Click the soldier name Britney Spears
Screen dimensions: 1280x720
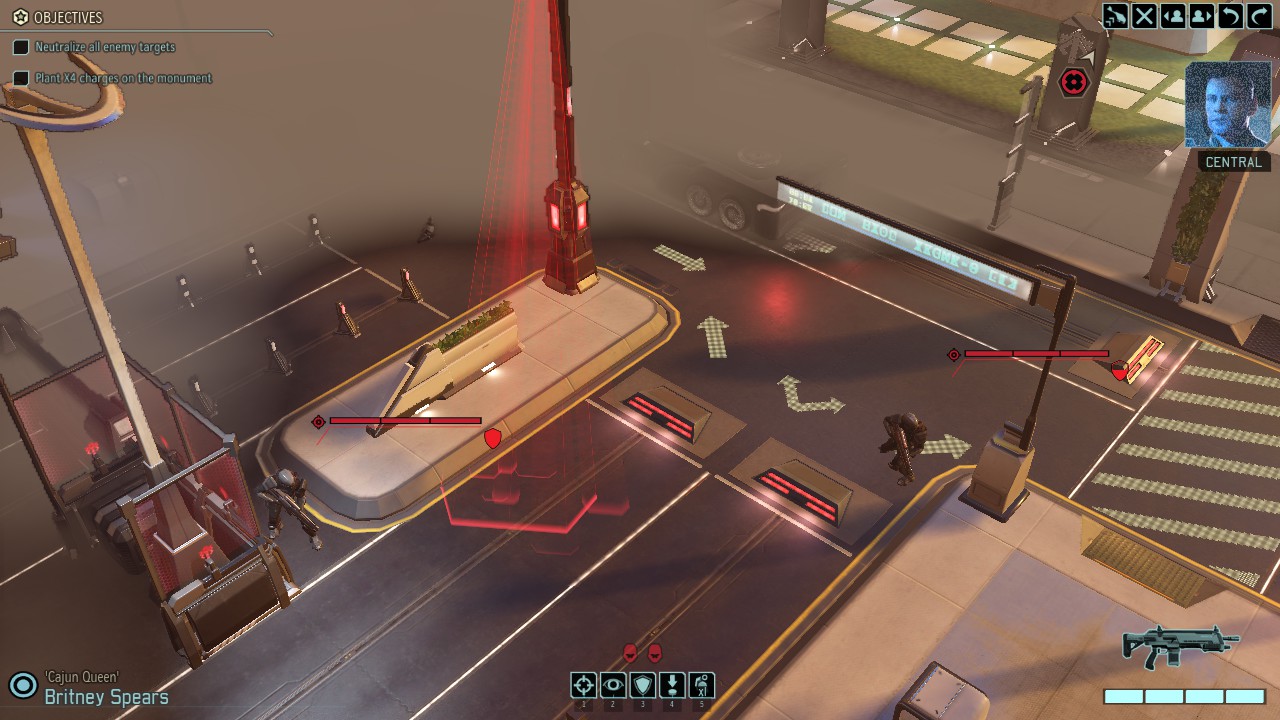[106, 697]
